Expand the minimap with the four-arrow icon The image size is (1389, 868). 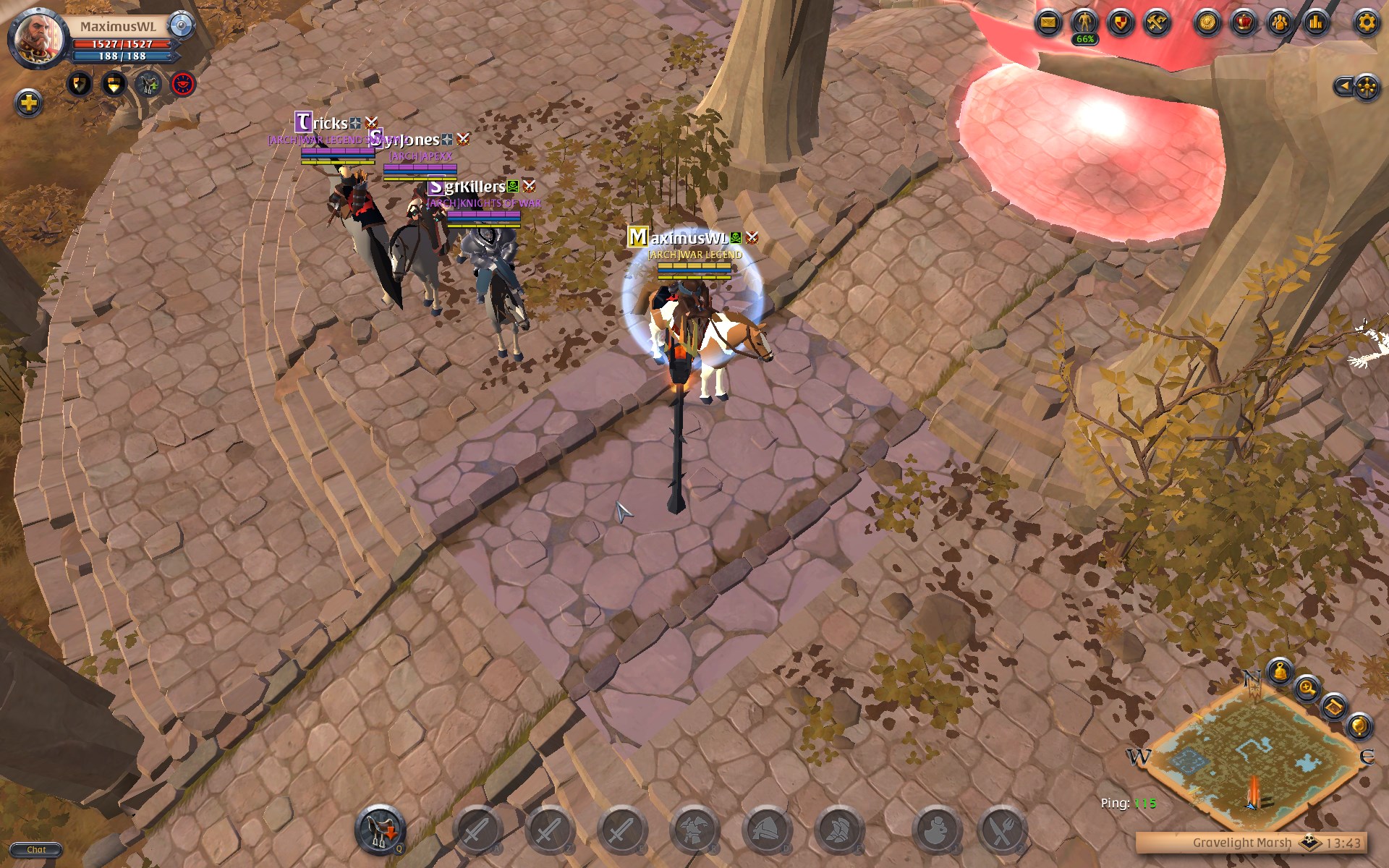point(1367,85)
